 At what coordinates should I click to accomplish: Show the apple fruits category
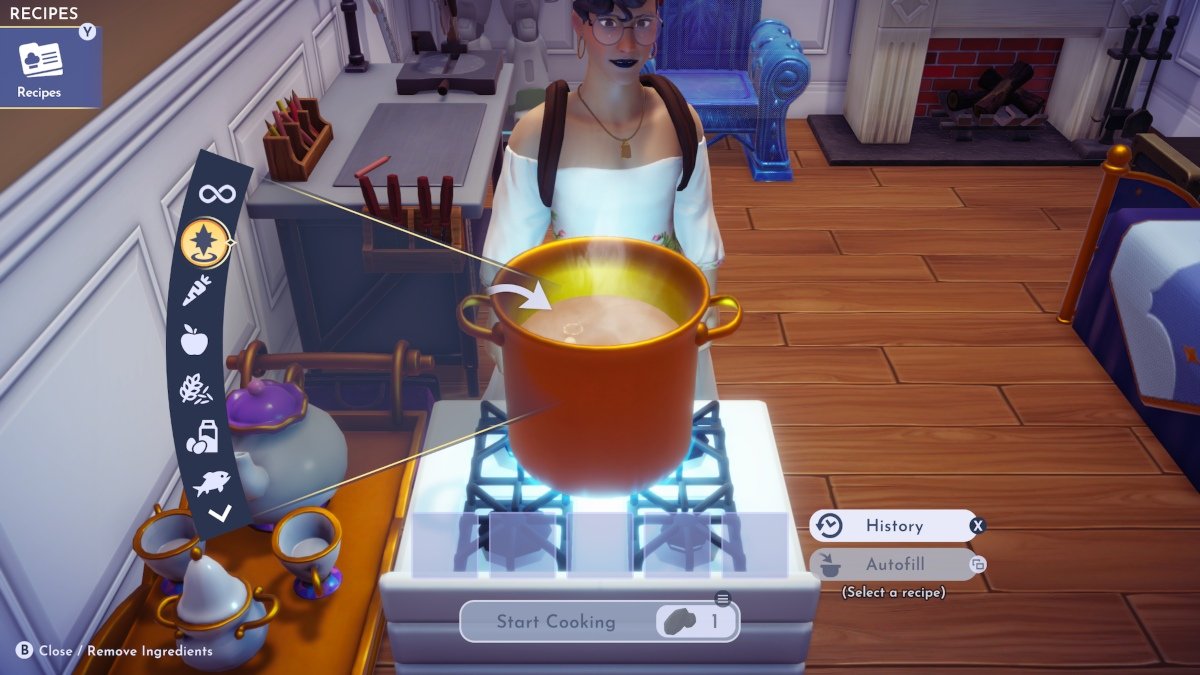tap(194, 340)
